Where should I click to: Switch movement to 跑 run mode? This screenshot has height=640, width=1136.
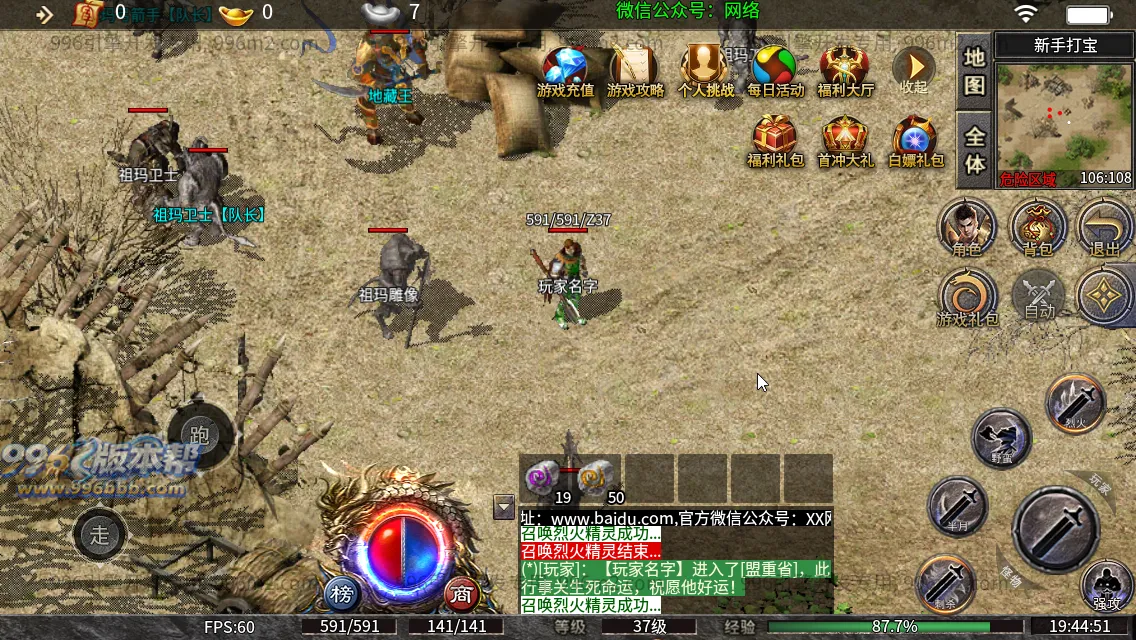[200, 436]
